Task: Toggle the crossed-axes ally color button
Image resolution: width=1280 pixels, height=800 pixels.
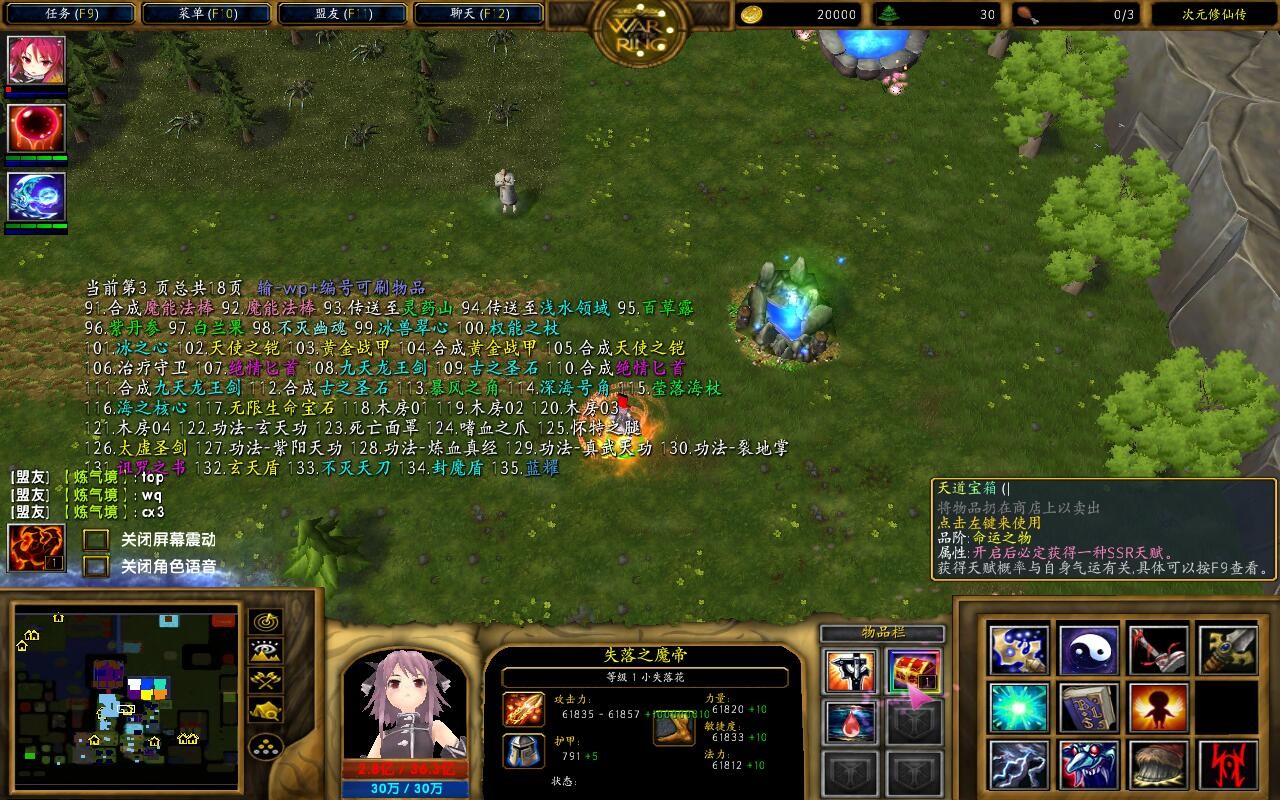Action: pyautogui.click(x=265, y=682)
